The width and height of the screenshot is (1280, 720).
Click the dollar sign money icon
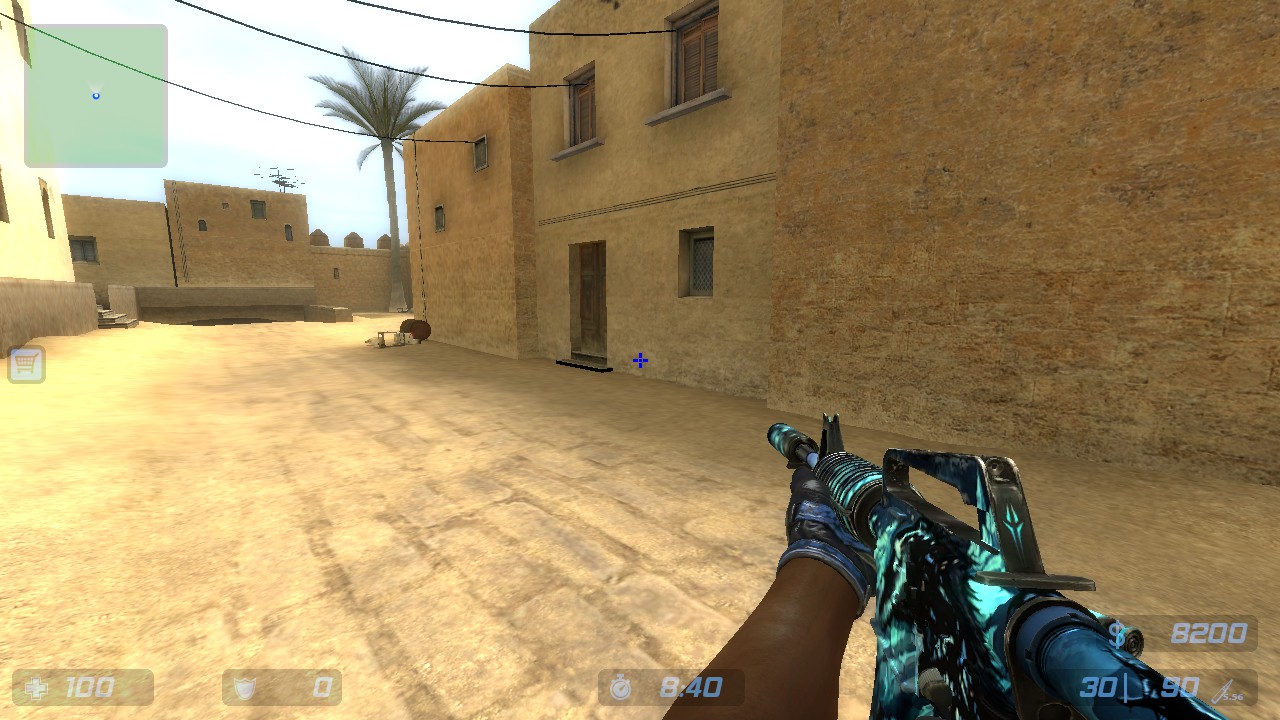(x=1117, y=633)
